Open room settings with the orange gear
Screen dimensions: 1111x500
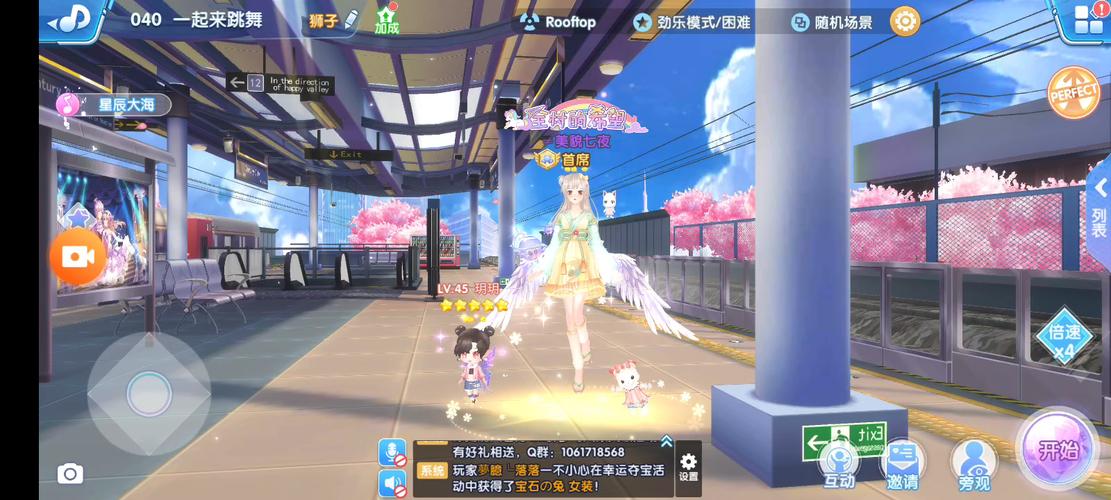tap(904, 21)
